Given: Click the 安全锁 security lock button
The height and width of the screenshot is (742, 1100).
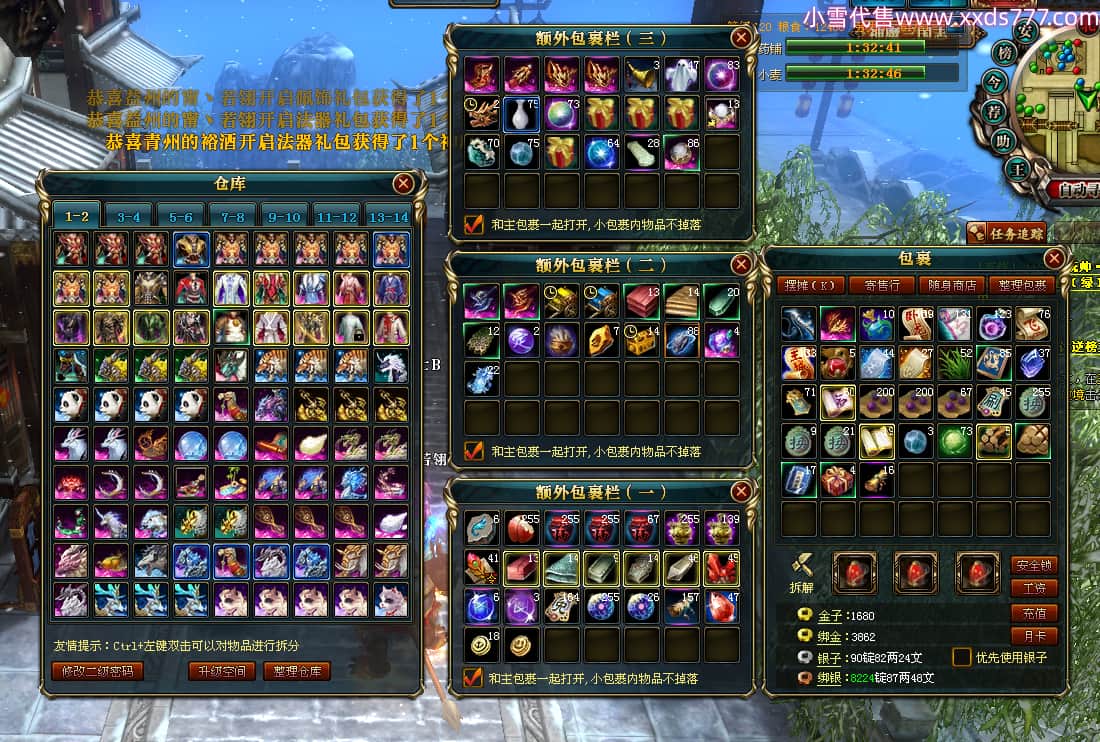Looking at the screenshot, I should point(1033,565).
